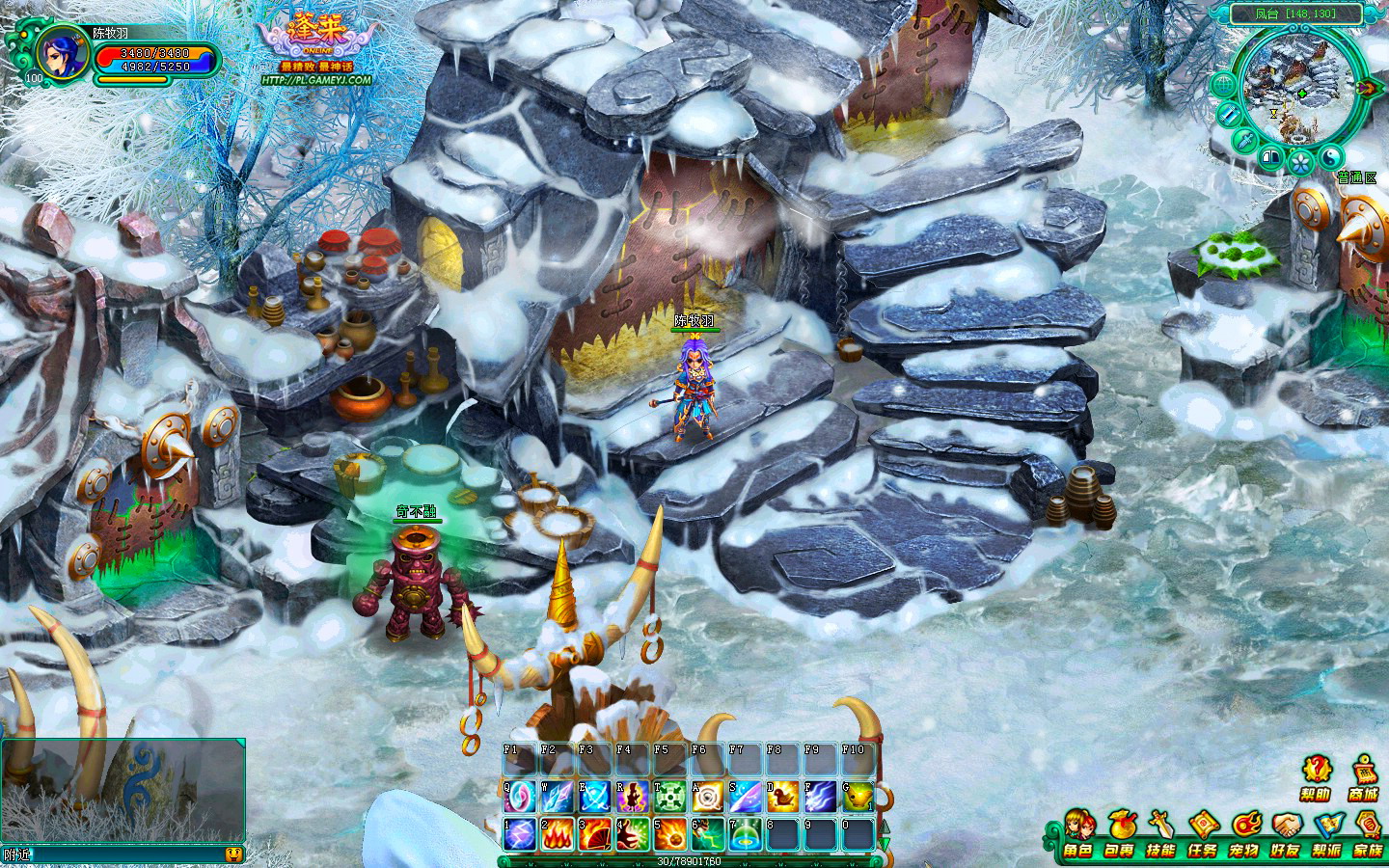This screenshot has height=868, width=1389.
Task: Open the 任务 quest log
Action: (1203, 834)
